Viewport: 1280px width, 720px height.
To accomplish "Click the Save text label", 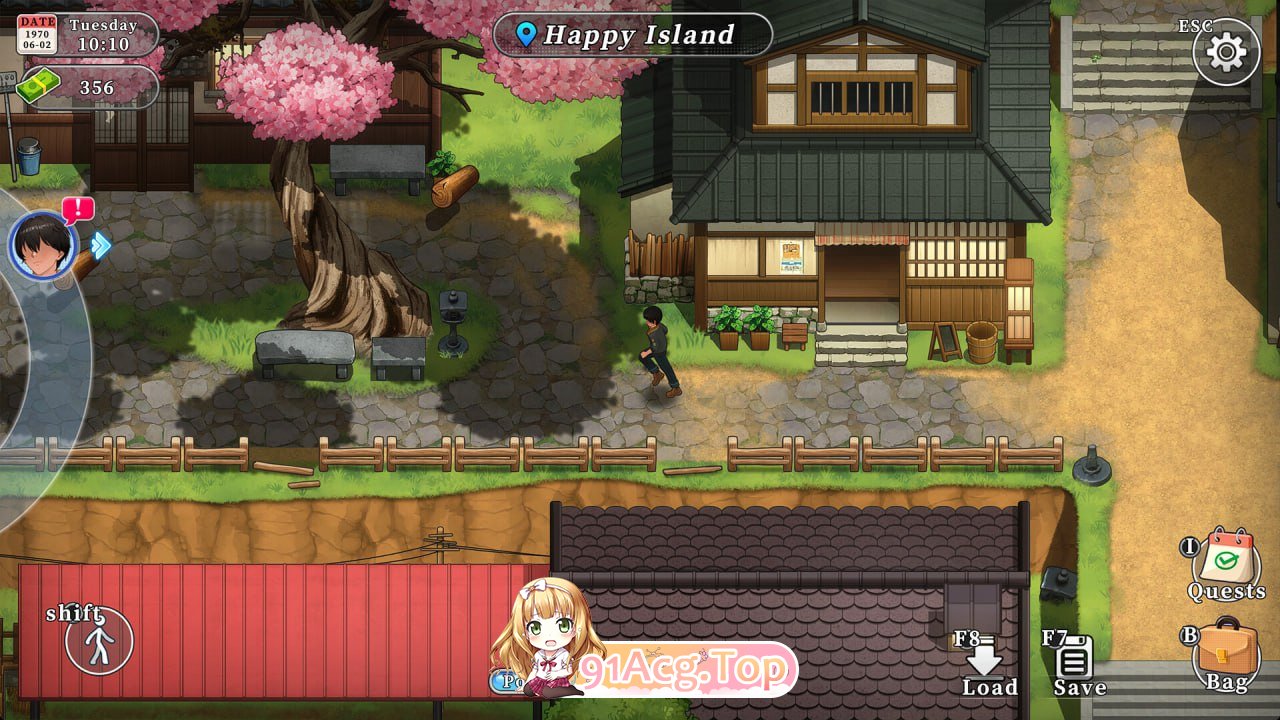I will point(1078,687).
